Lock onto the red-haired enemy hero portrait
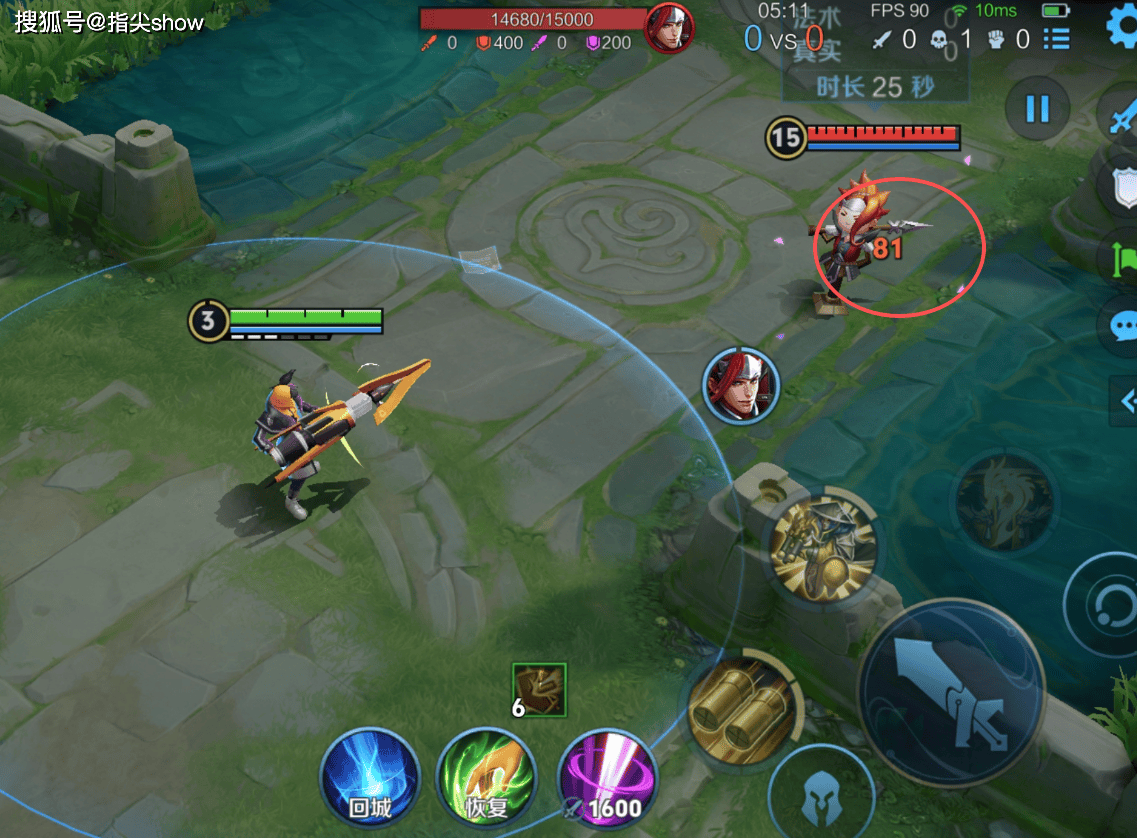 [741, 385]
